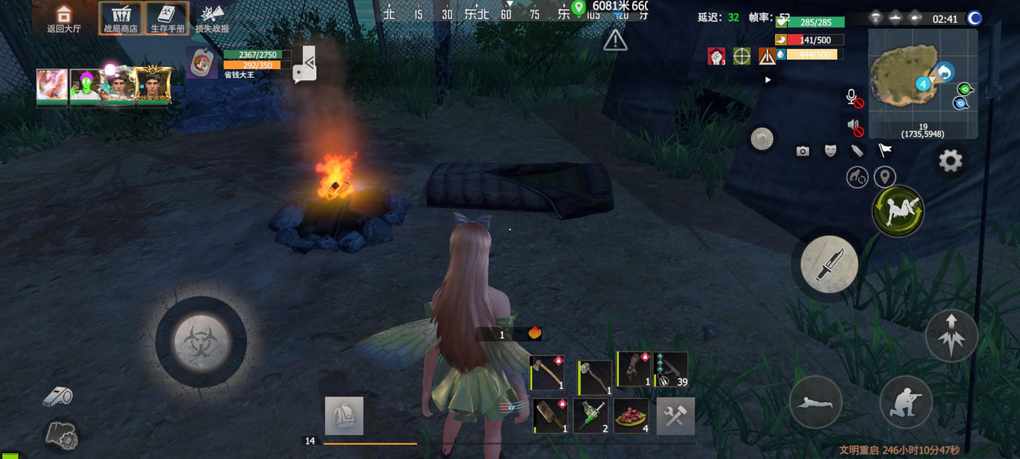
Task: Tap the green lying-figure rest button
Action: [x=898, y=211]
